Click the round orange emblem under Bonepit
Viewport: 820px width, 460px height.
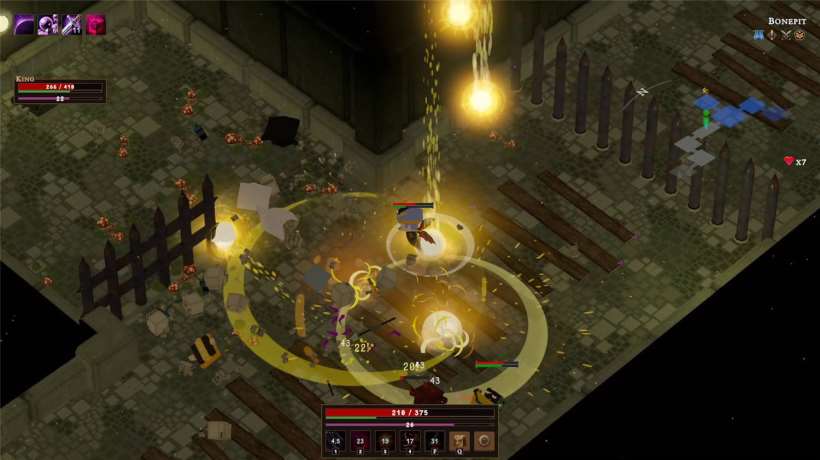(x=800, y=36)
